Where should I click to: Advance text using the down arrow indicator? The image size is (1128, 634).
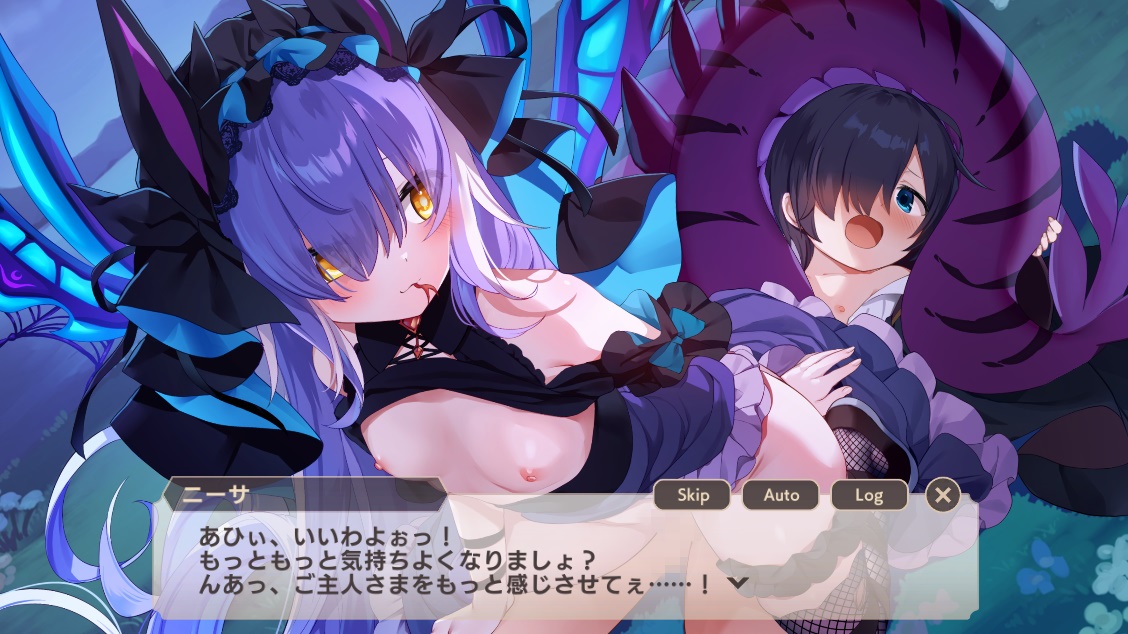click(x=737, y=582)
